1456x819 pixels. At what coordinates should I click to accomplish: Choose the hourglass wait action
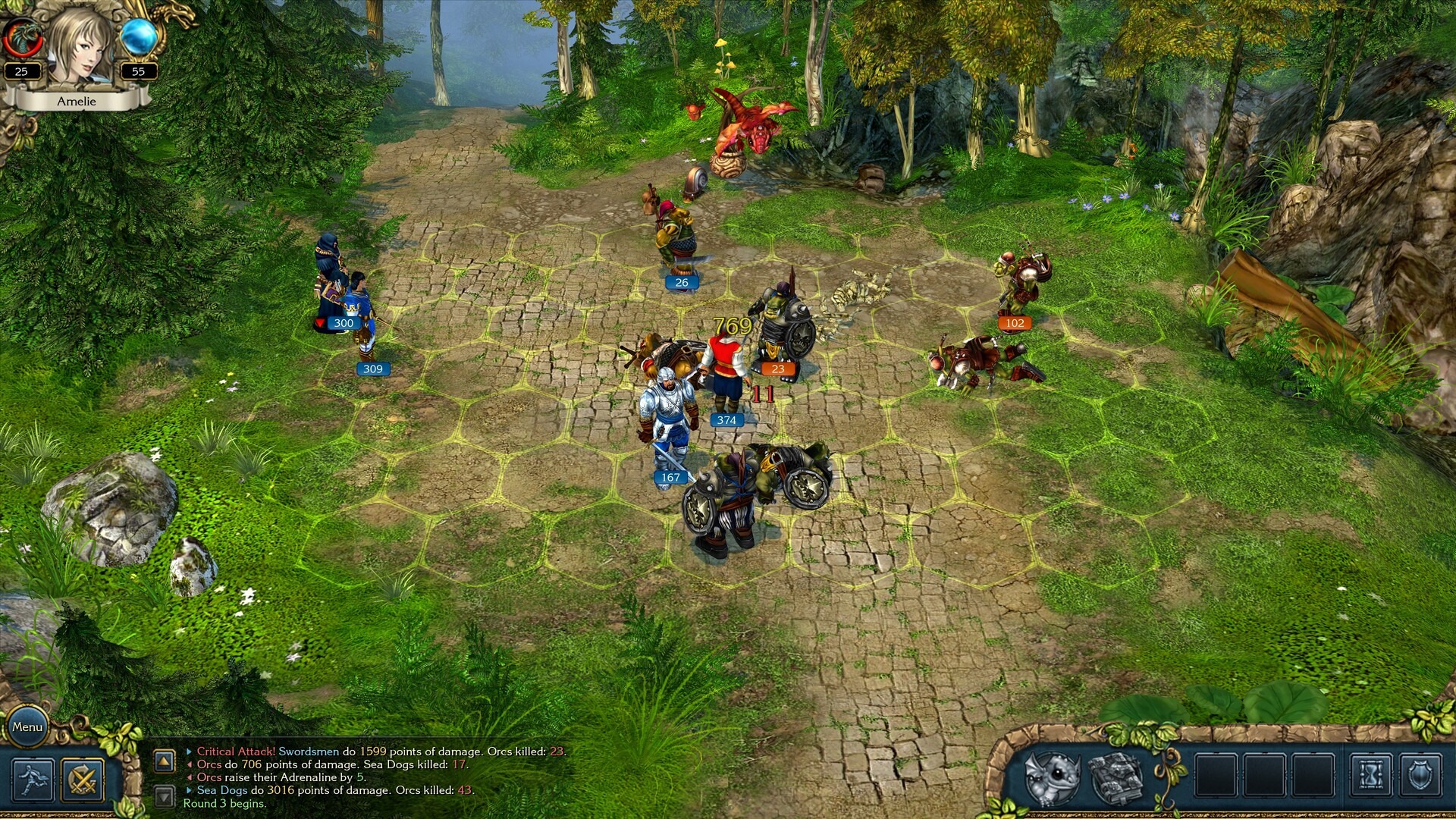tap(1371, 776)
